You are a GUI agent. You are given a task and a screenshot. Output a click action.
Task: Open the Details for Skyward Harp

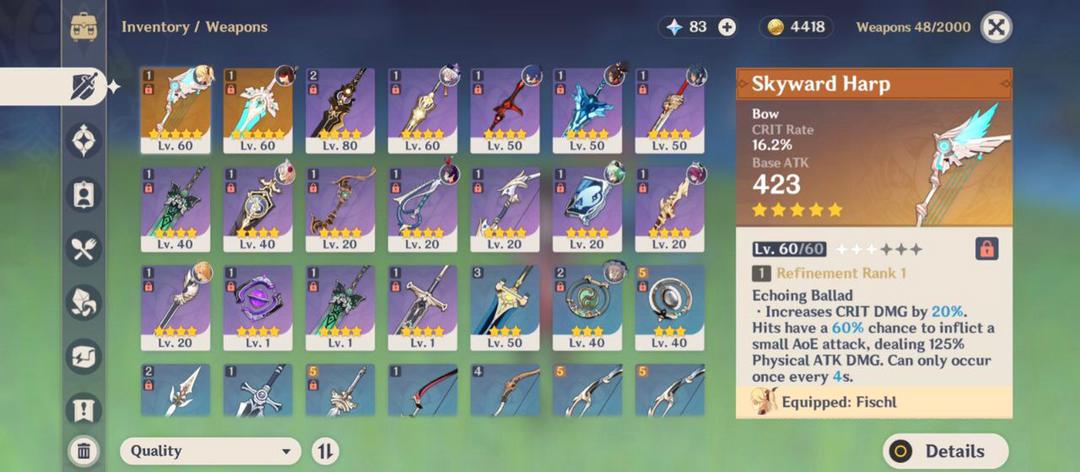coord(944,451)
